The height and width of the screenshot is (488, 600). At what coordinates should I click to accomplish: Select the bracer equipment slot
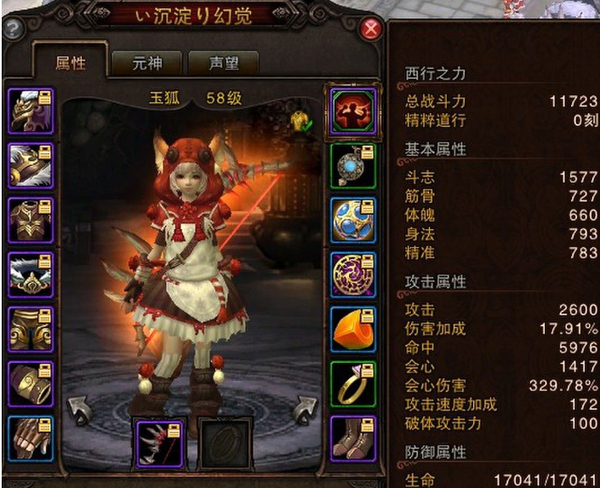[x=31, y=384]
